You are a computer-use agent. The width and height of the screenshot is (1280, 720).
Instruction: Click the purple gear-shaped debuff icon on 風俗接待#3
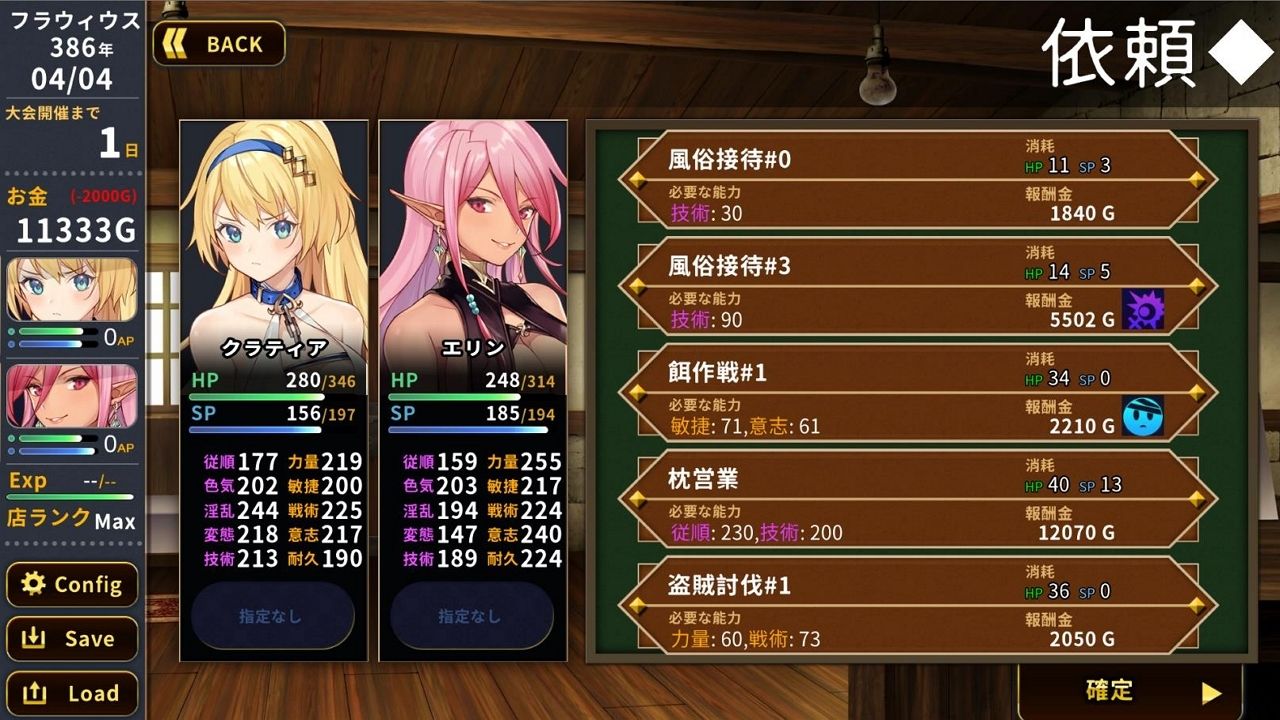[x=1145, y=309]
